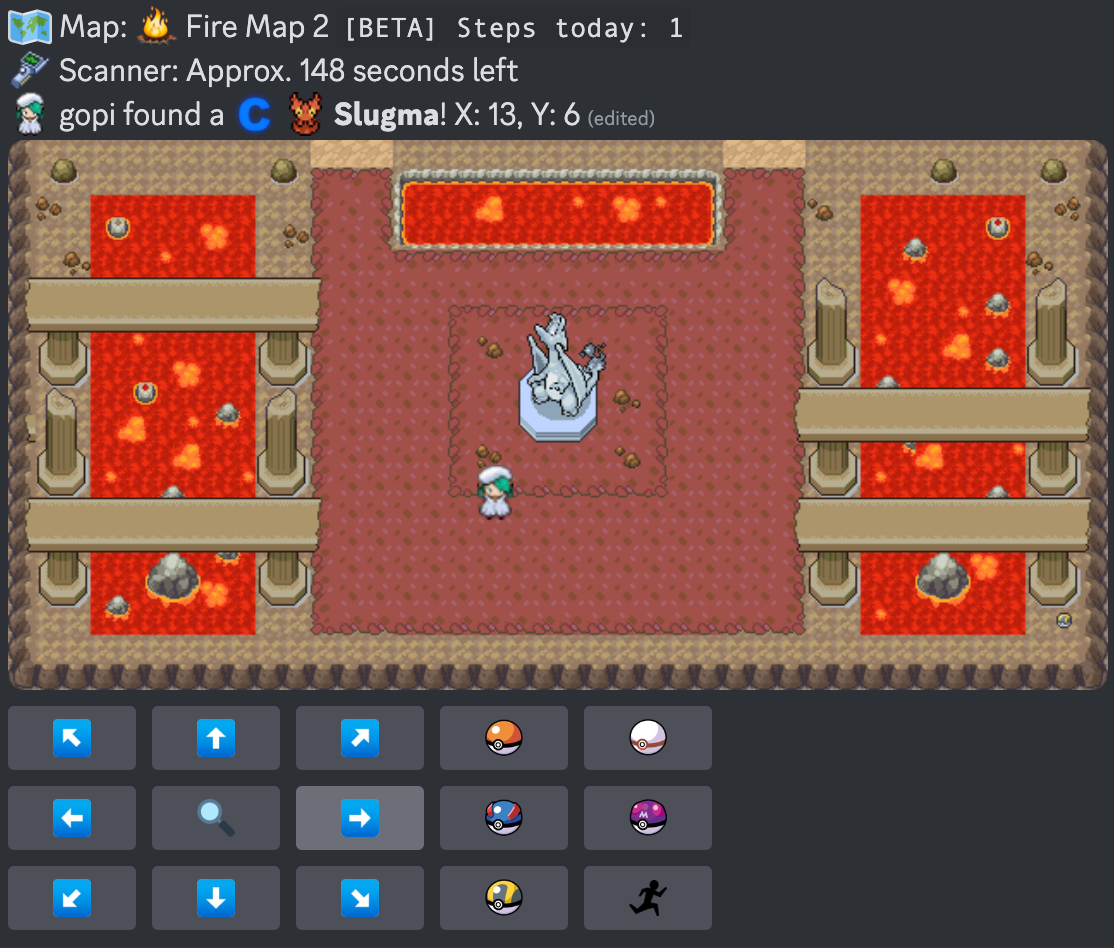Step left using the left arrow button
Screen dimensions: 1114x948
[72, 818]
